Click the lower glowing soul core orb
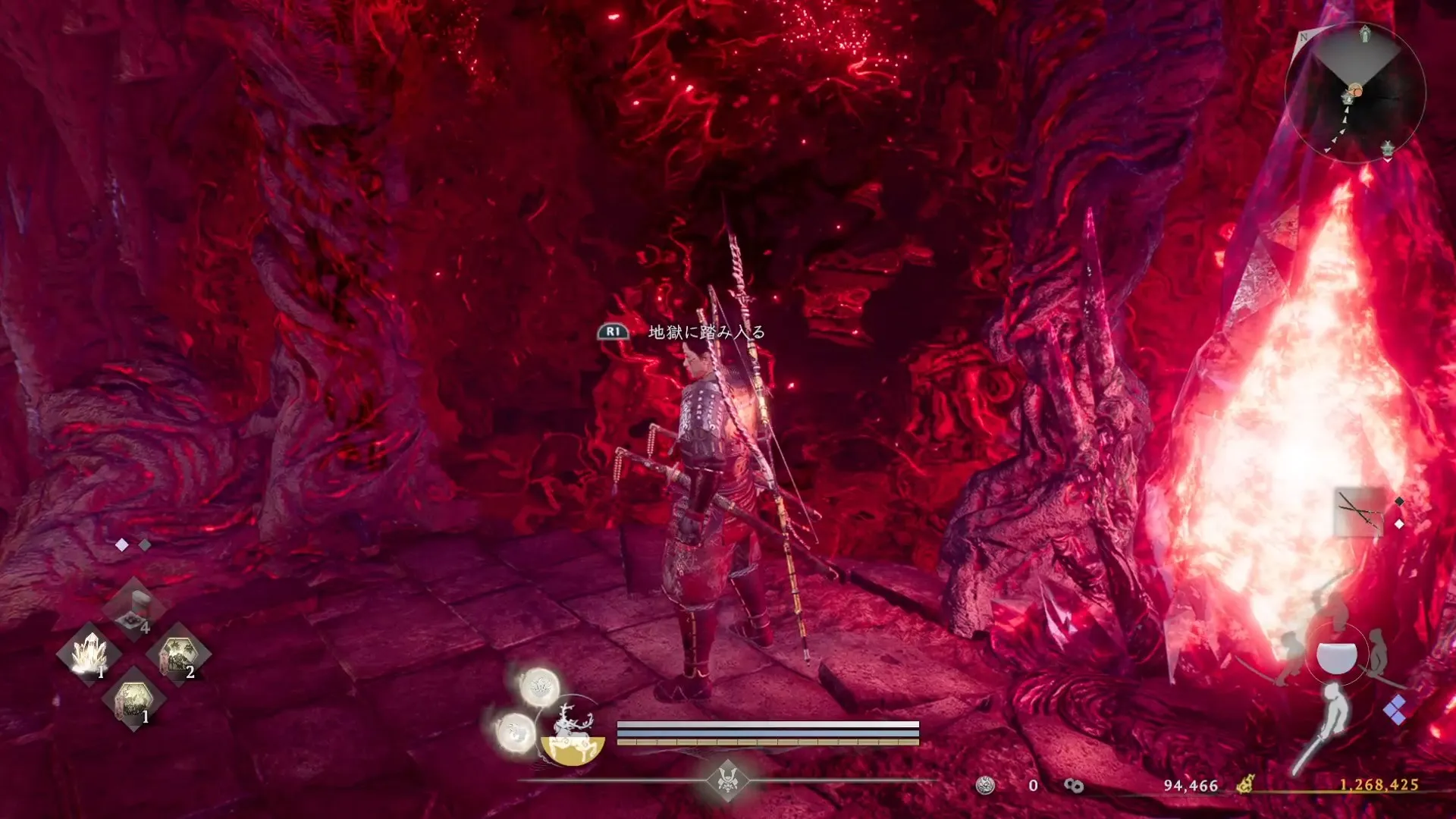 point(516,733)
